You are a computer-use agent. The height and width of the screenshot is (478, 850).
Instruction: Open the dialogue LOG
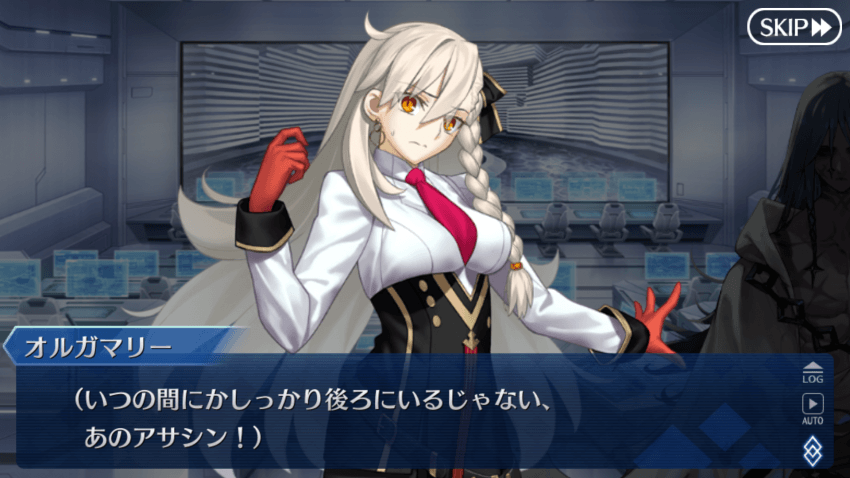tap(812, 372)
